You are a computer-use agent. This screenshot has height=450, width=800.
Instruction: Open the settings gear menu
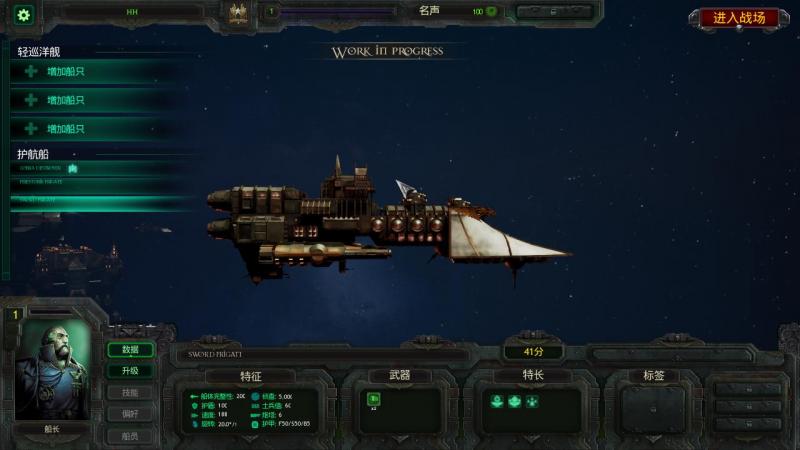(23, 15)
